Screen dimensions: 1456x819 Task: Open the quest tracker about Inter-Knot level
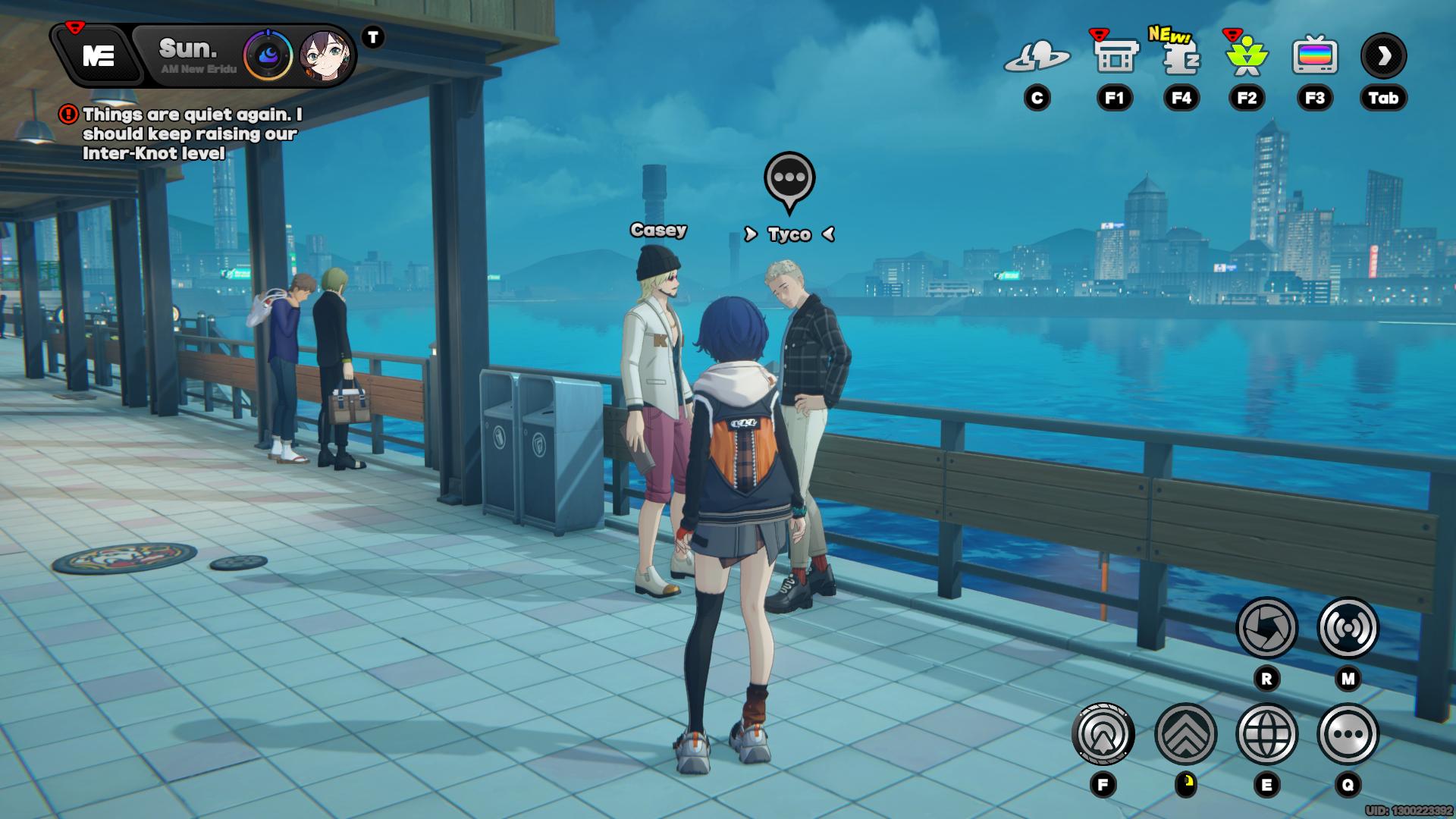[191, 134]
